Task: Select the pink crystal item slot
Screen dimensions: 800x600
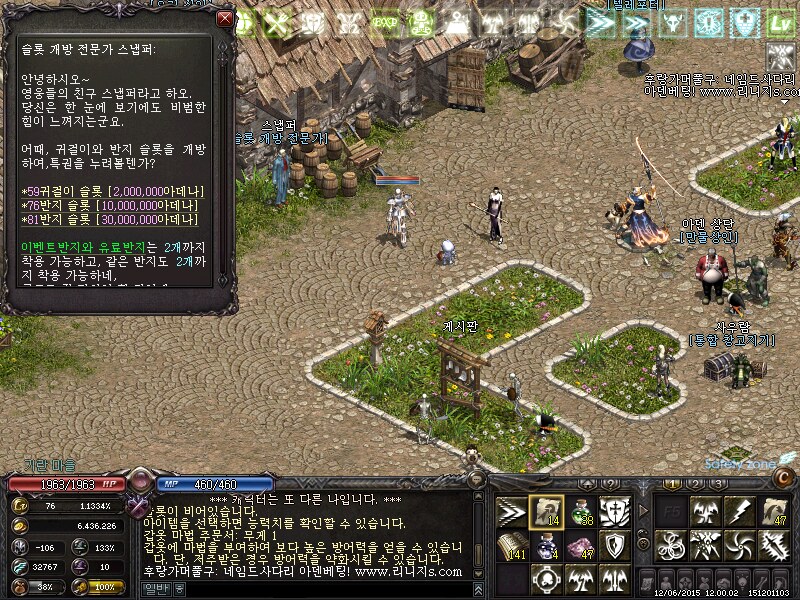Action: click(x=581, y=546)
